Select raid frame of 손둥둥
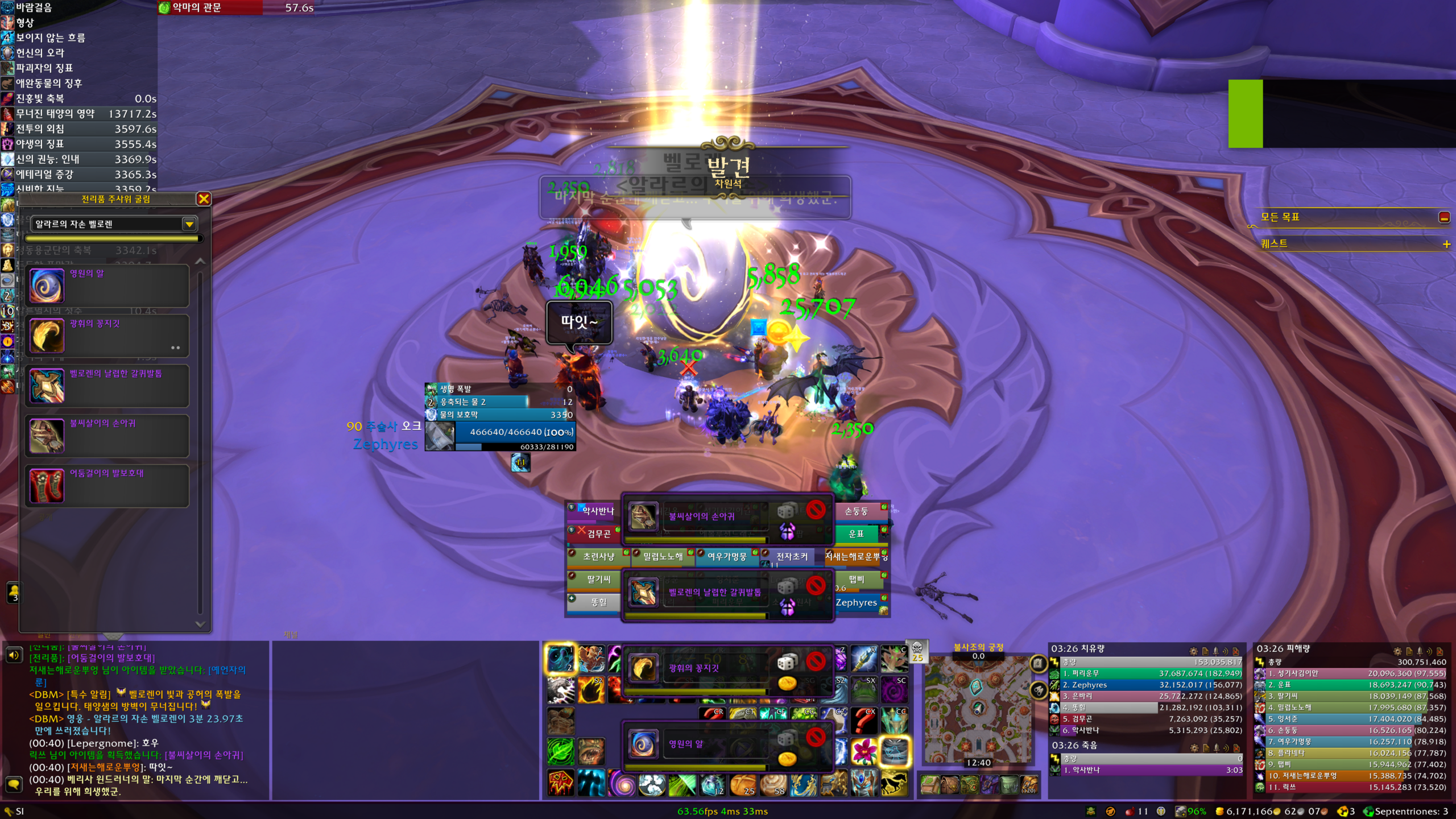The image size is (1456, 819). click(x=857, y=511)
